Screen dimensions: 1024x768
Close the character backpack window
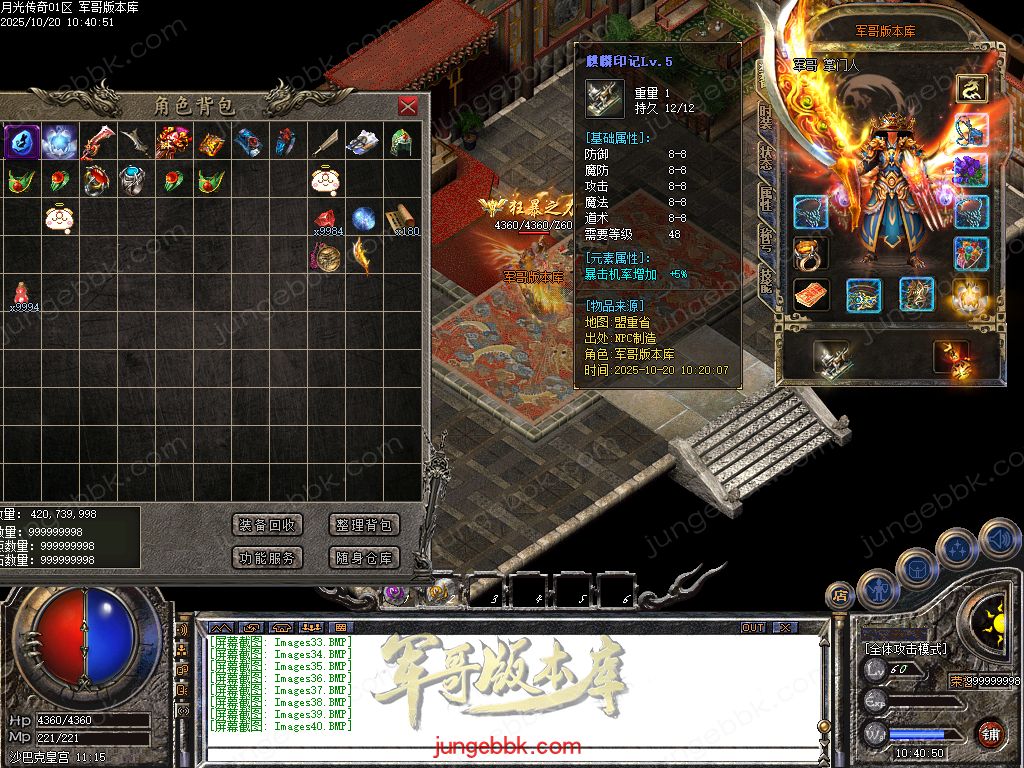(x=407, y=106)
